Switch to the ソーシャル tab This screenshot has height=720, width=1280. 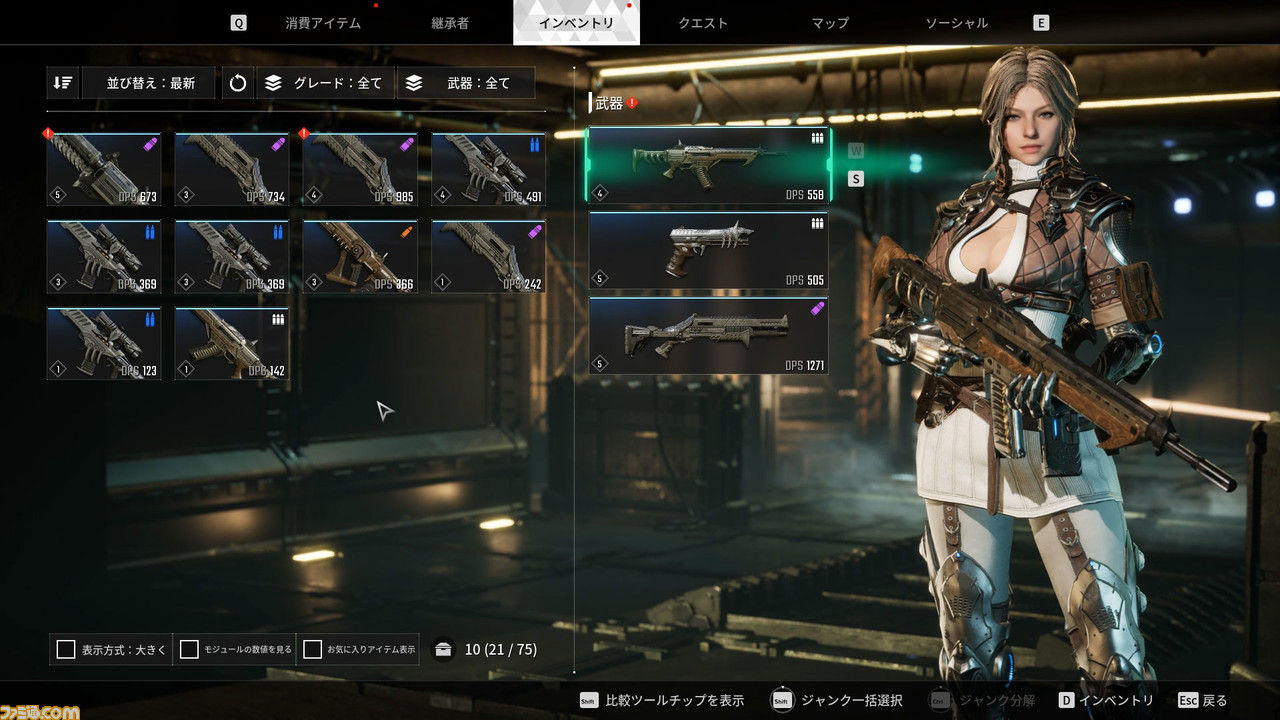[x=956, y=23]
